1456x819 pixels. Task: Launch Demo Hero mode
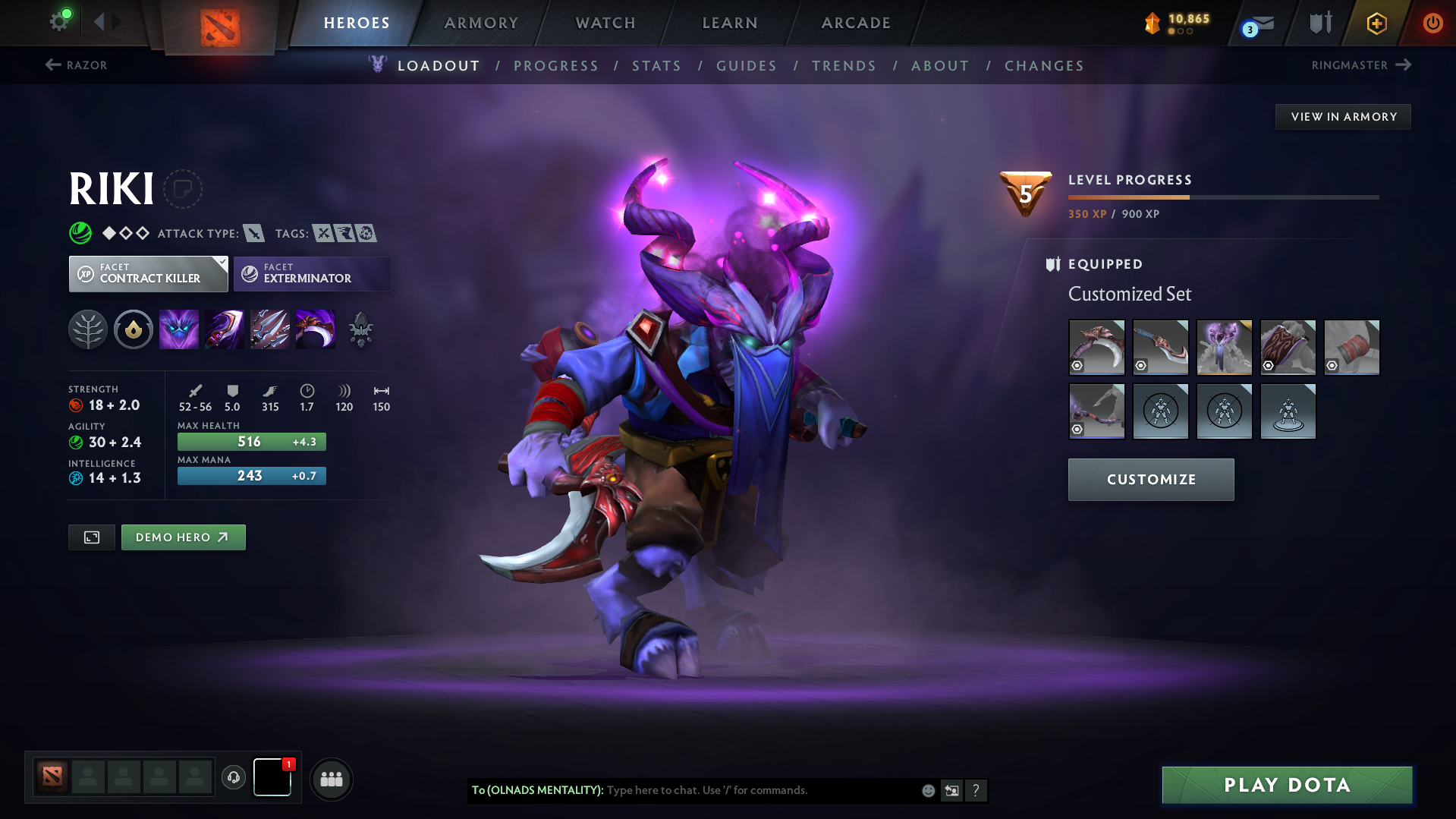(183, 537)
